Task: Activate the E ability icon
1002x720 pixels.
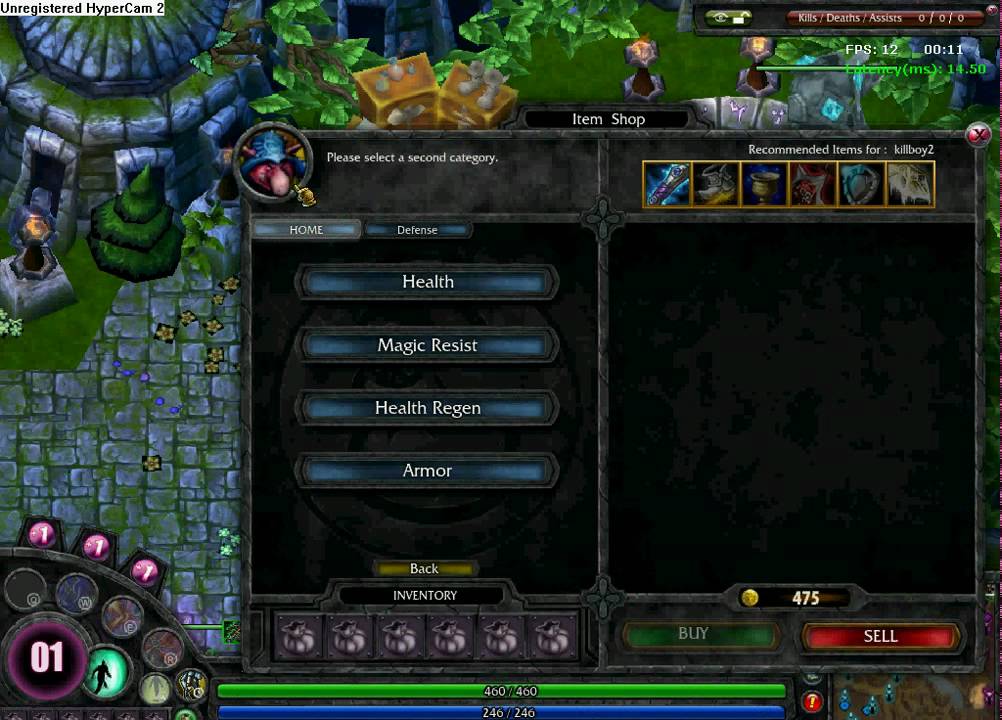Action: click(122, 616)
